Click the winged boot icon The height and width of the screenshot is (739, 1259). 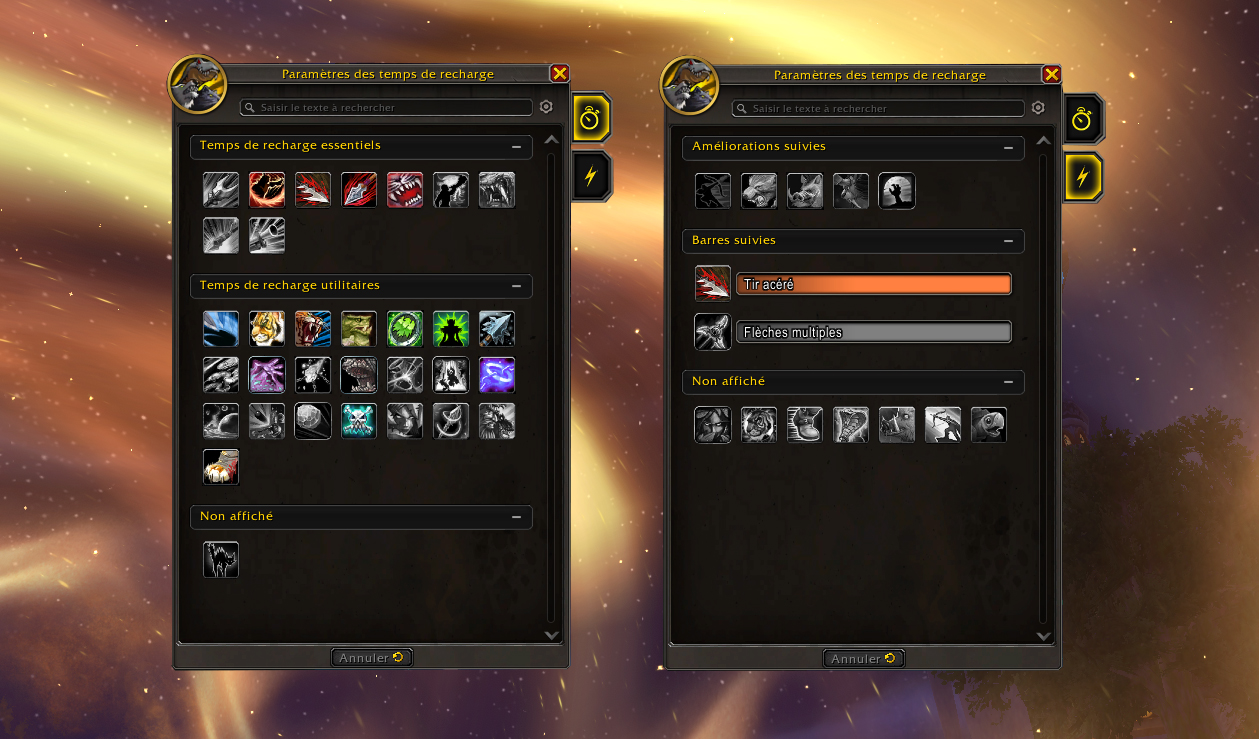805,425
